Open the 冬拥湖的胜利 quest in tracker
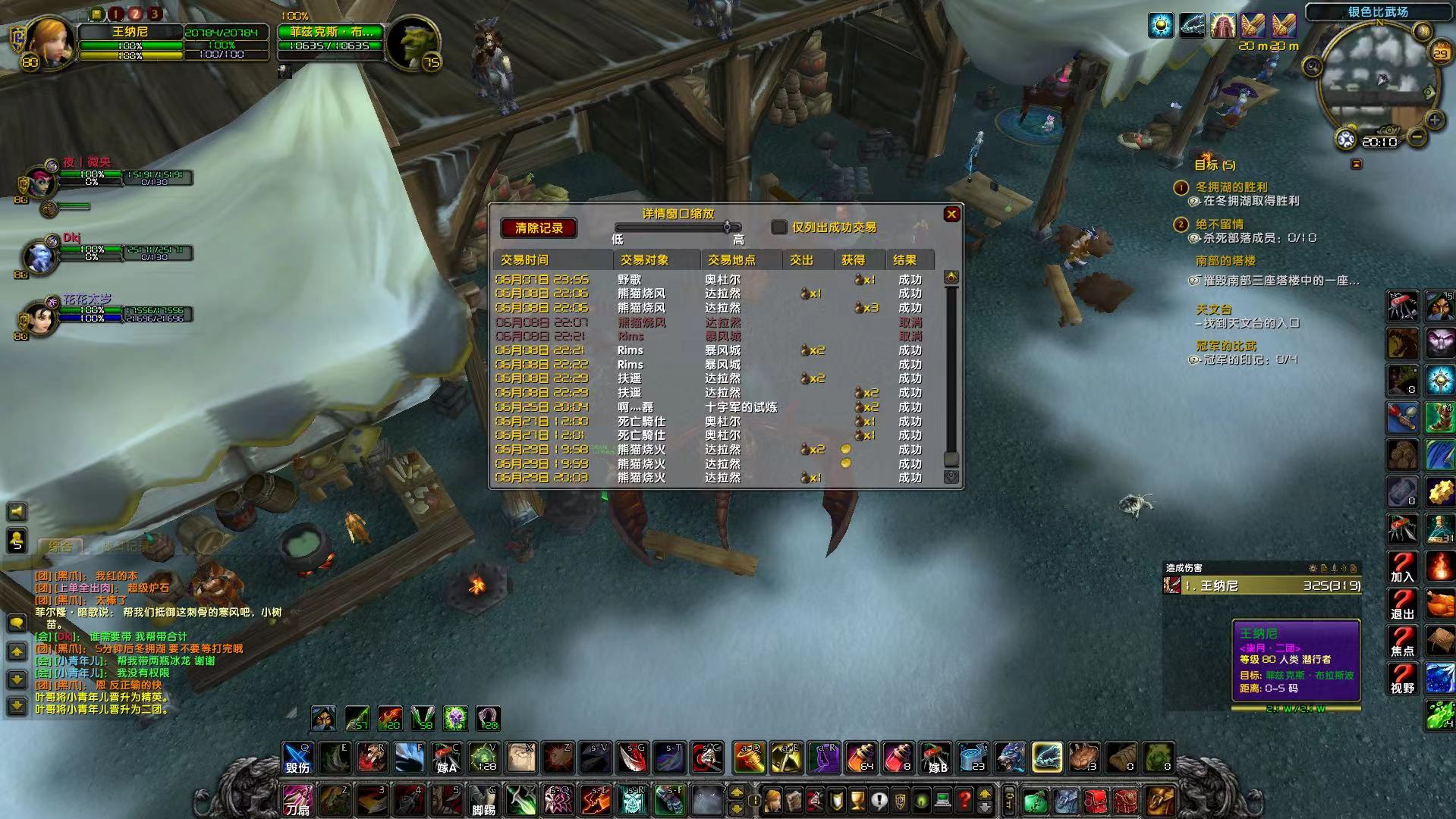The image size is (1456, 819). click(1231, 187)
